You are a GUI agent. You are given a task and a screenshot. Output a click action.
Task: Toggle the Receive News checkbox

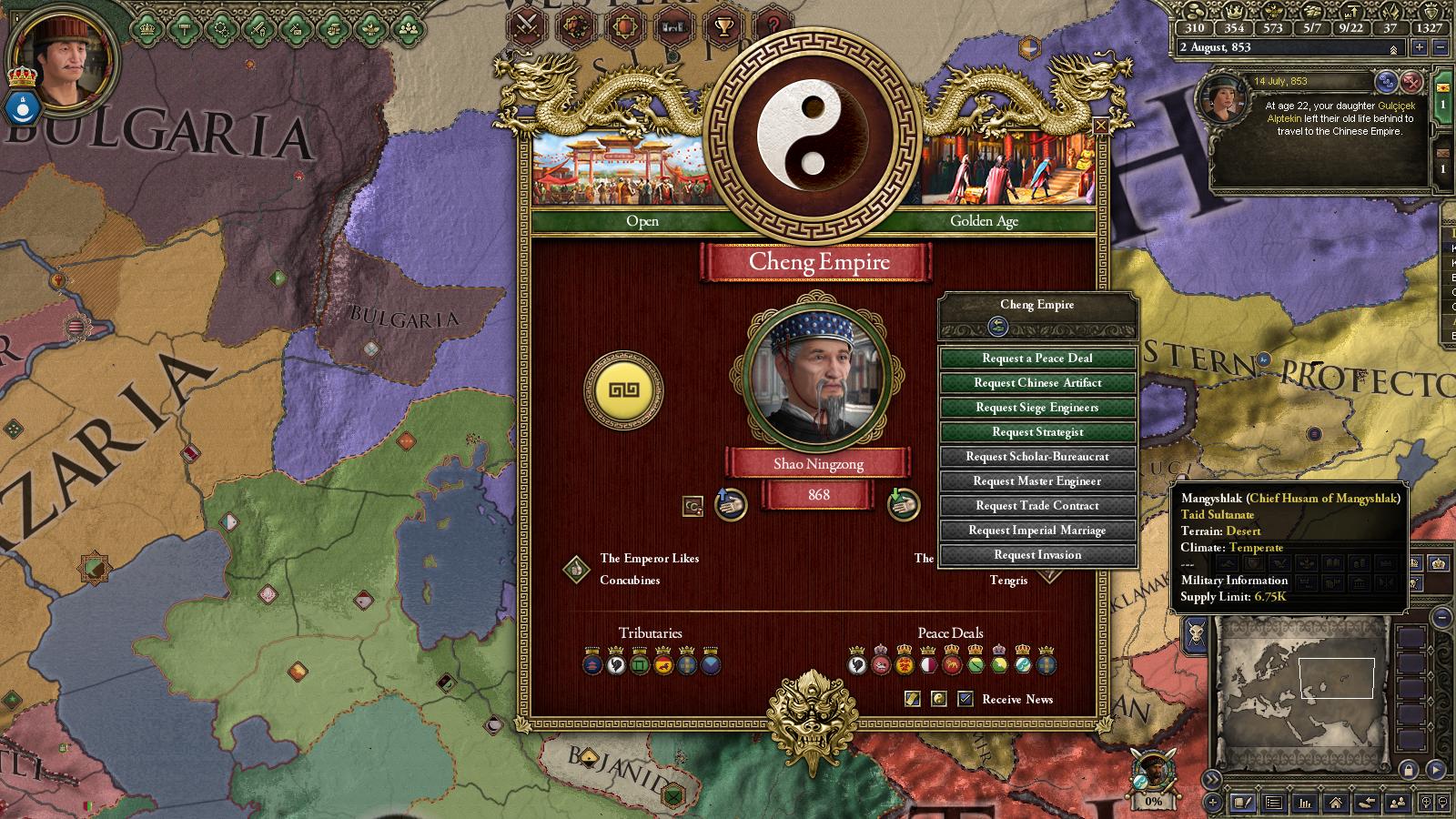coord(966,699)
